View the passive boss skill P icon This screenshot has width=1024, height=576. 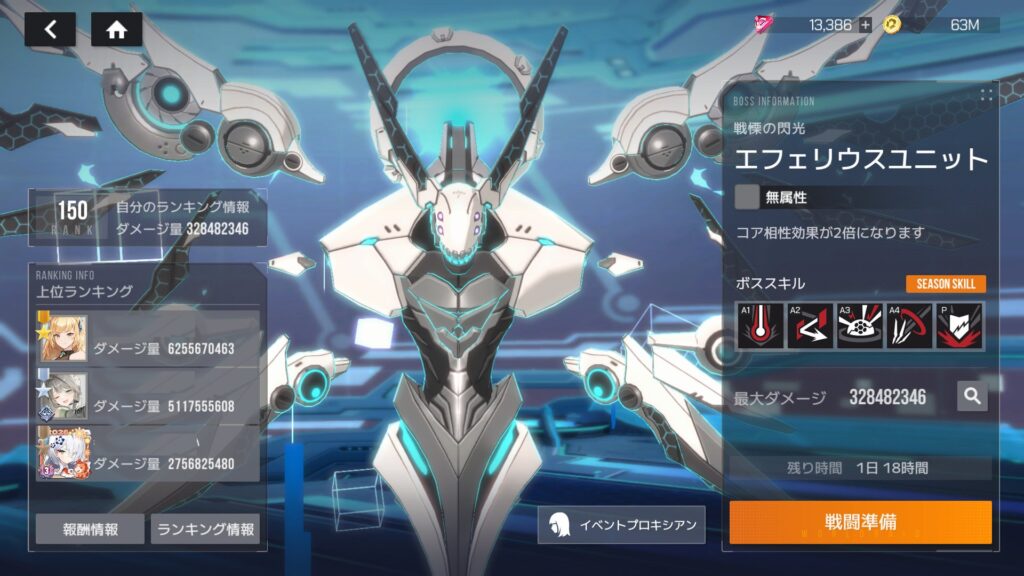pos(958,326)
